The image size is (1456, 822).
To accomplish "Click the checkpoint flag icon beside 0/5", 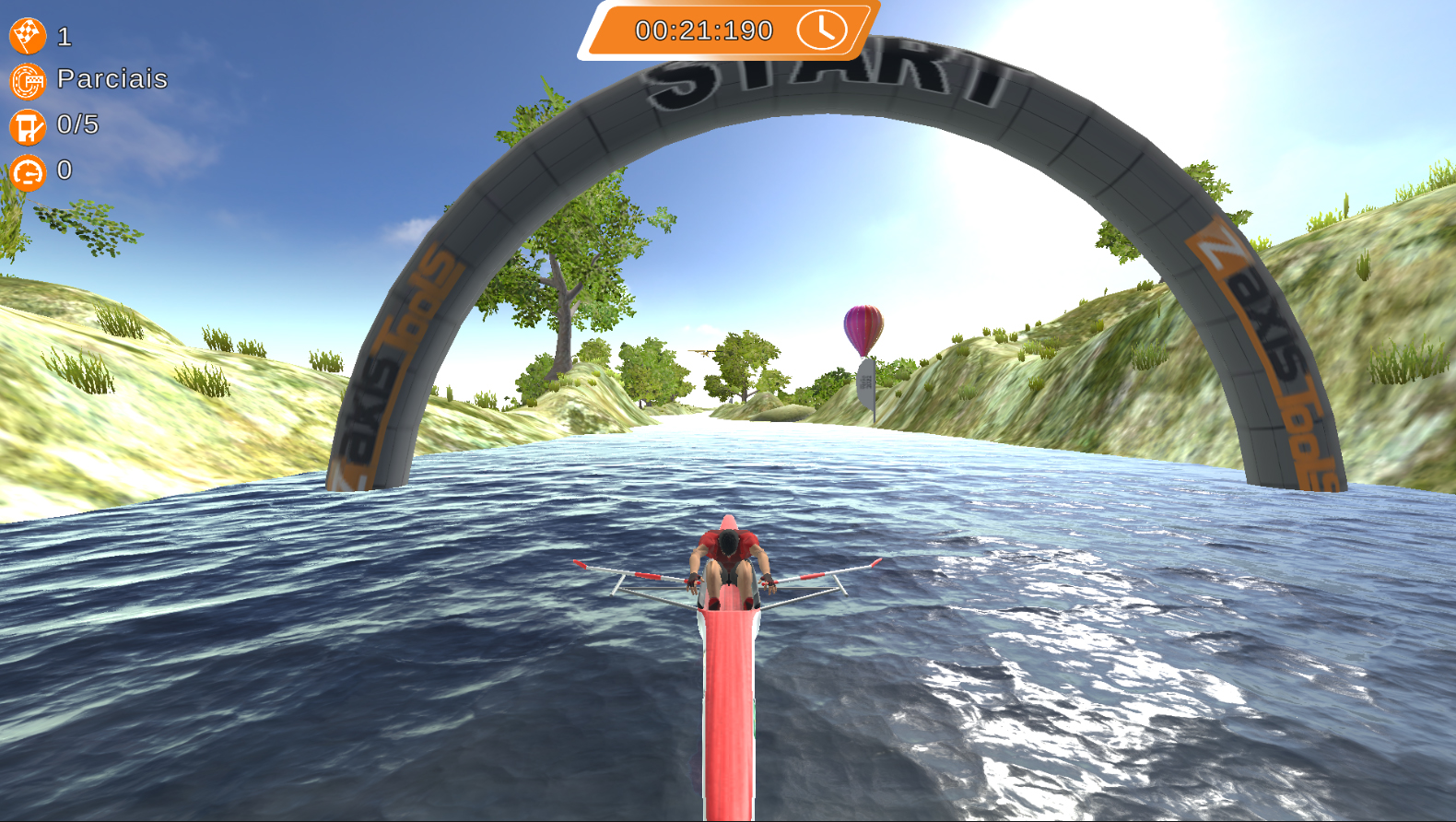I will coord(28,126).
